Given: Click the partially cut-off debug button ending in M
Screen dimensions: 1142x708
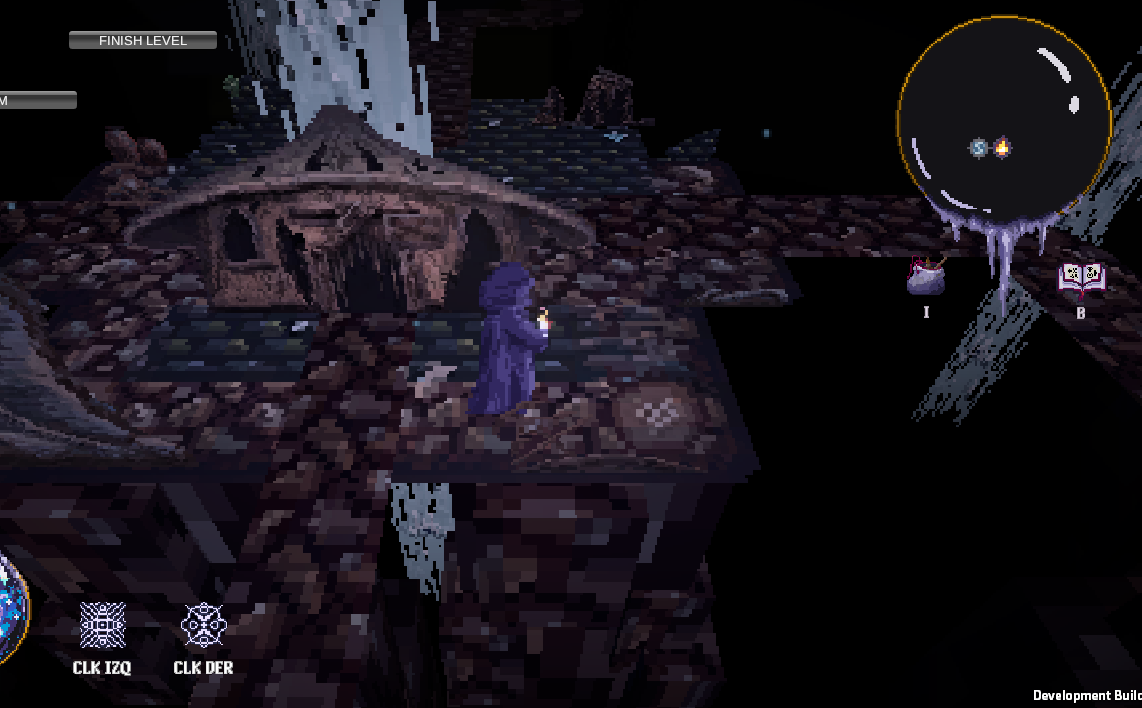Looking at the screenshot, I should tap(38, 100).
